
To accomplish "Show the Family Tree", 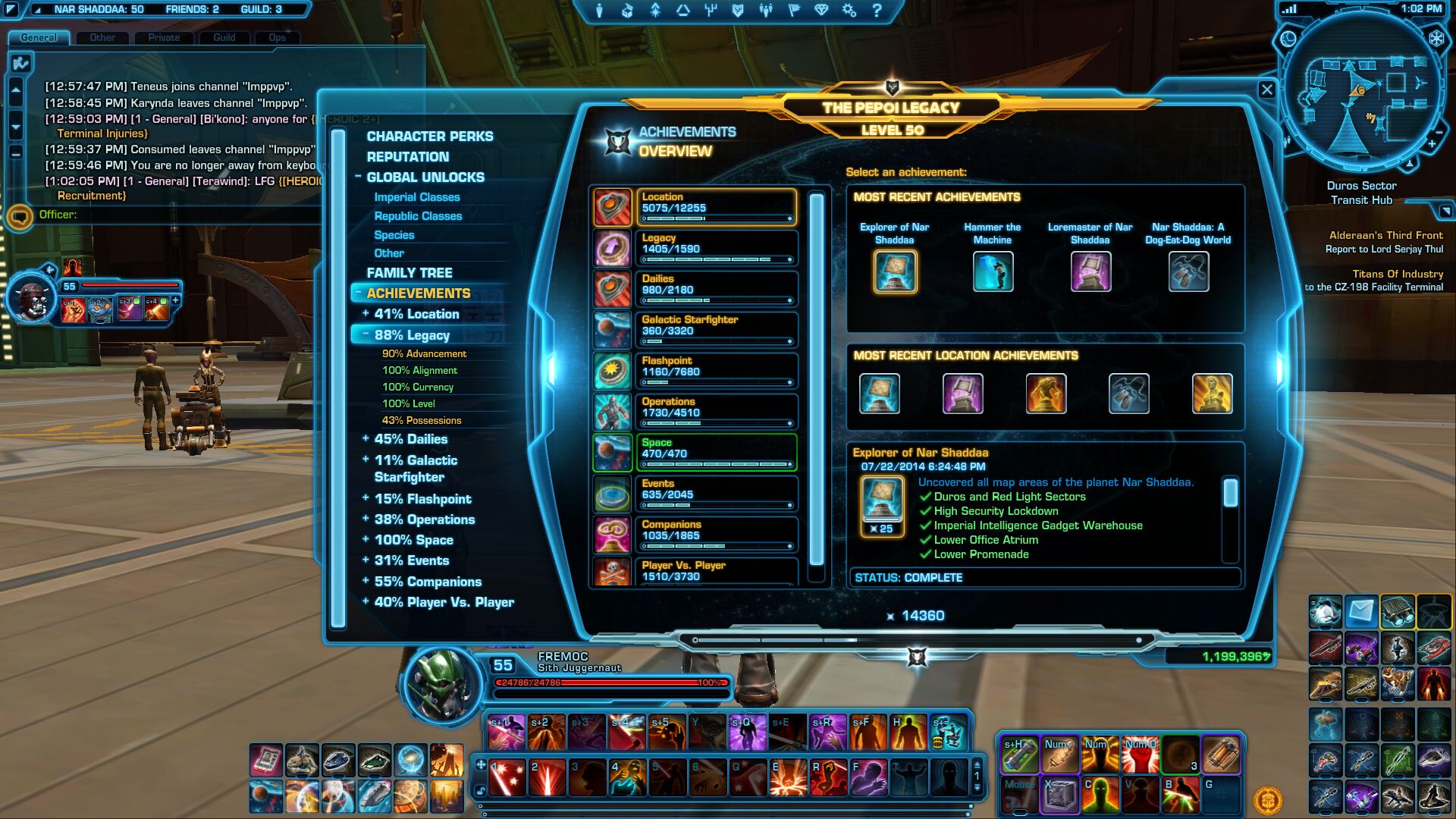I will (x=409, y=273).
